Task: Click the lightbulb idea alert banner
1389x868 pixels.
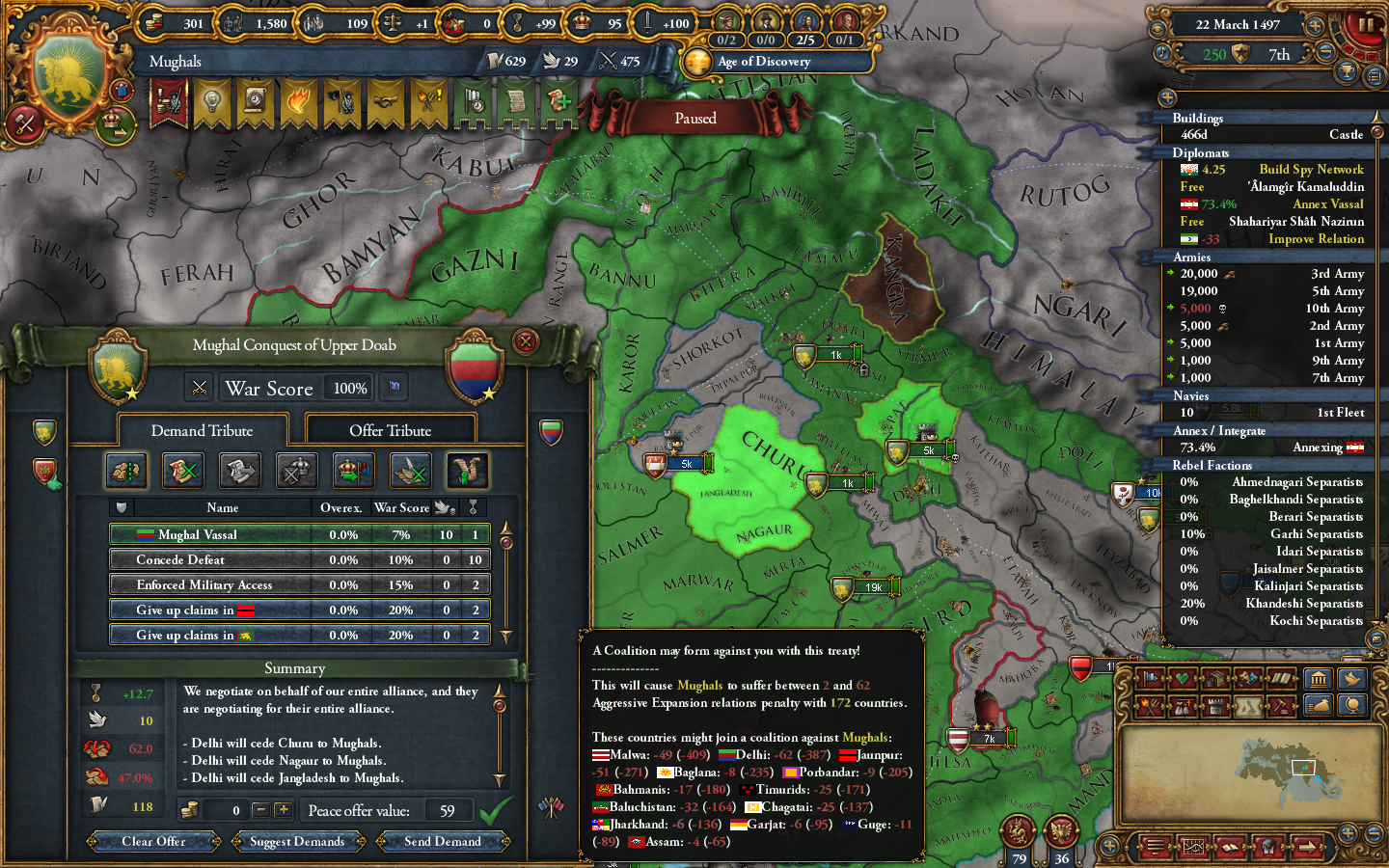Action: pyautogui.click(x=212, y=100)
